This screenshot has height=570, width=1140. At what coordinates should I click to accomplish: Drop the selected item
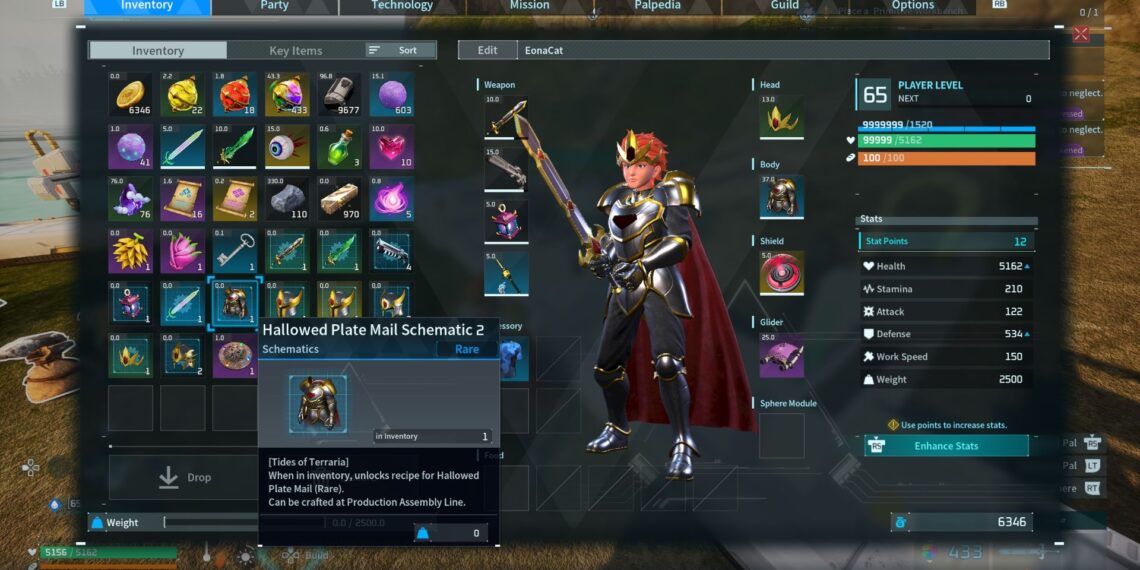coord(185,478)
